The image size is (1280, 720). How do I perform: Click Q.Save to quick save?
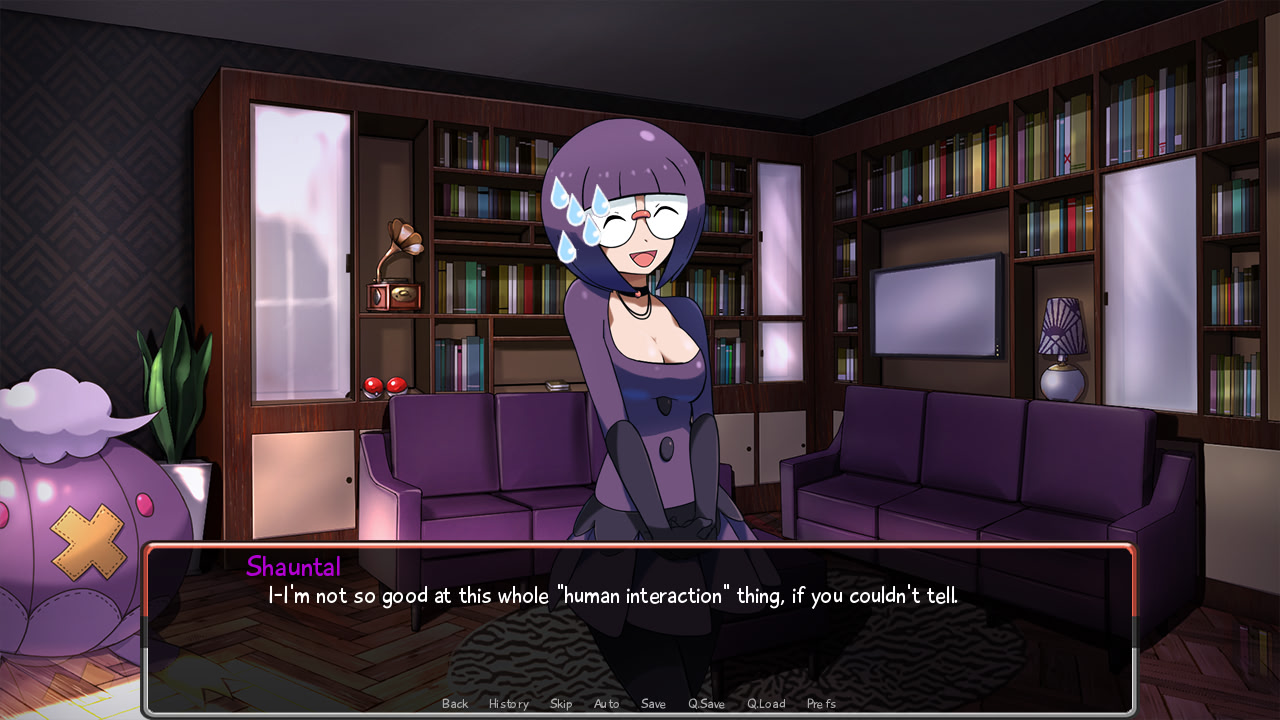(x=706, y=704)
